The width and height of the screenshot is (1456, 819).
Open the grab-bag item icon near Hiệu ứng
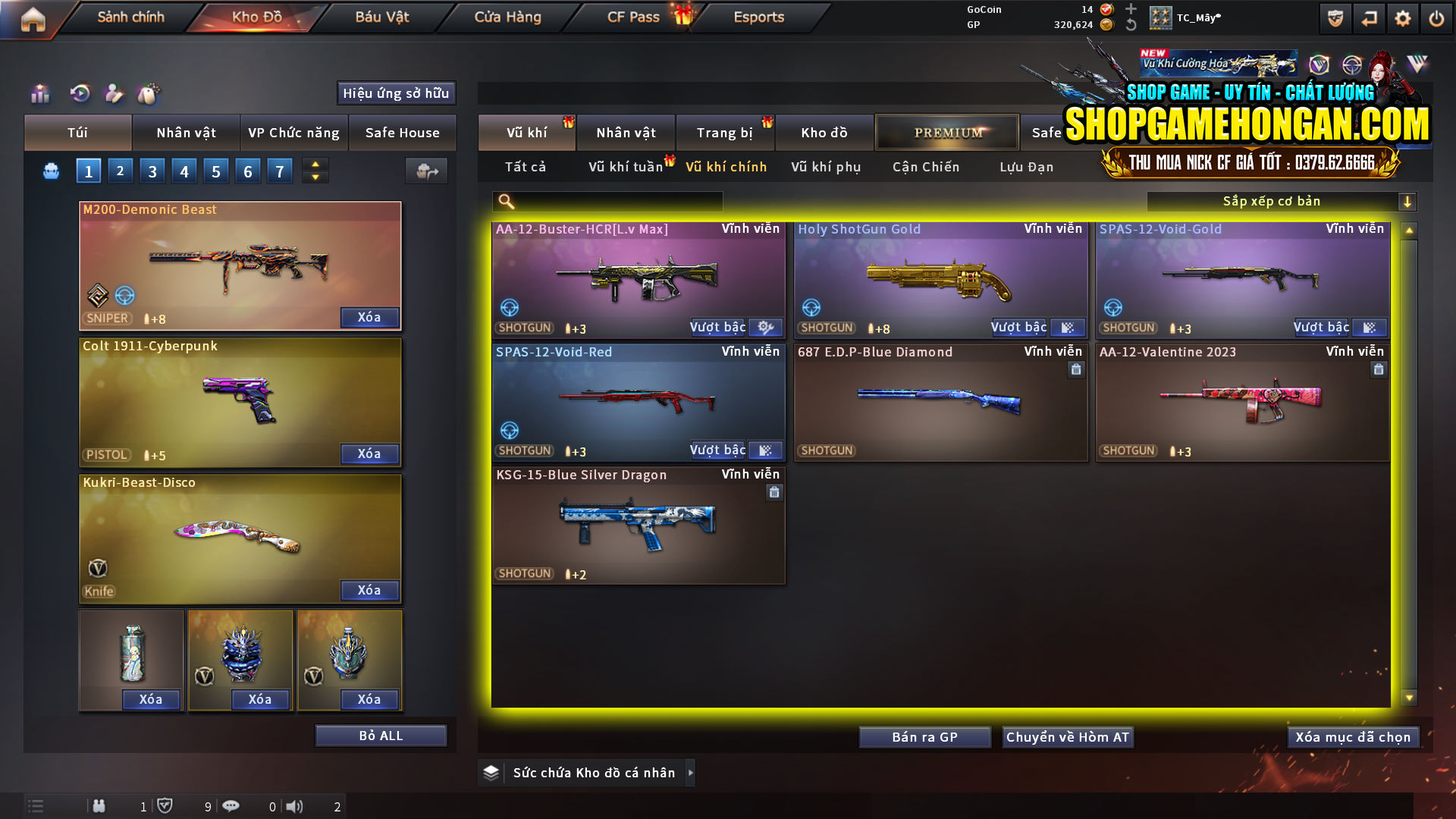pyautogui.click(x=149, y=93)
